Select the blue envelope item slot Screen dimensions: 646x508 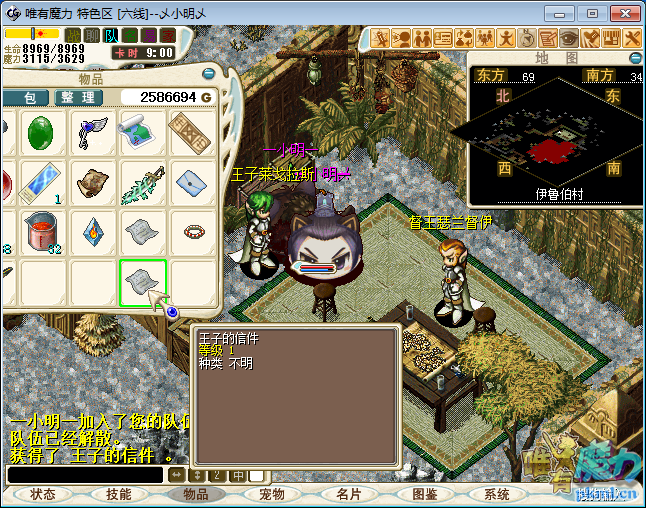[x=192, y=183]
